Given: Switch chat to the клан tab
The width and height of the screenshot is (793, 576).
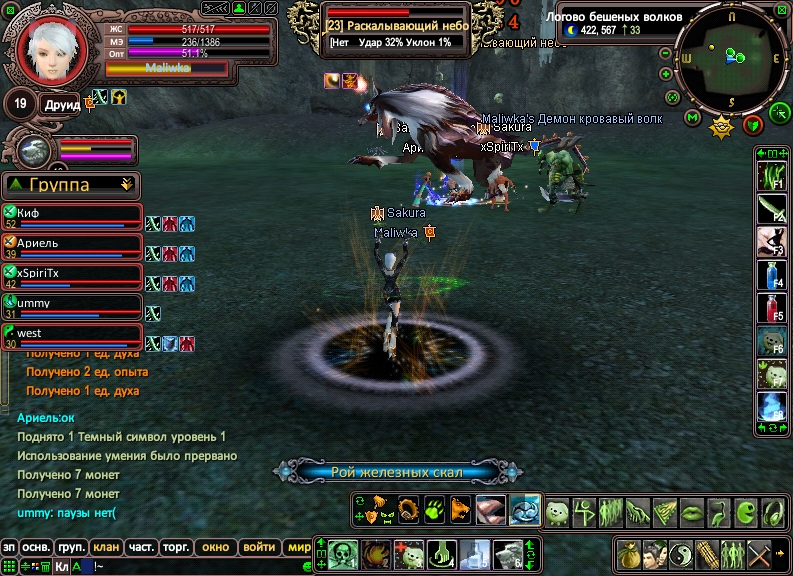Looking at the screenshot, I should [105, 547].
